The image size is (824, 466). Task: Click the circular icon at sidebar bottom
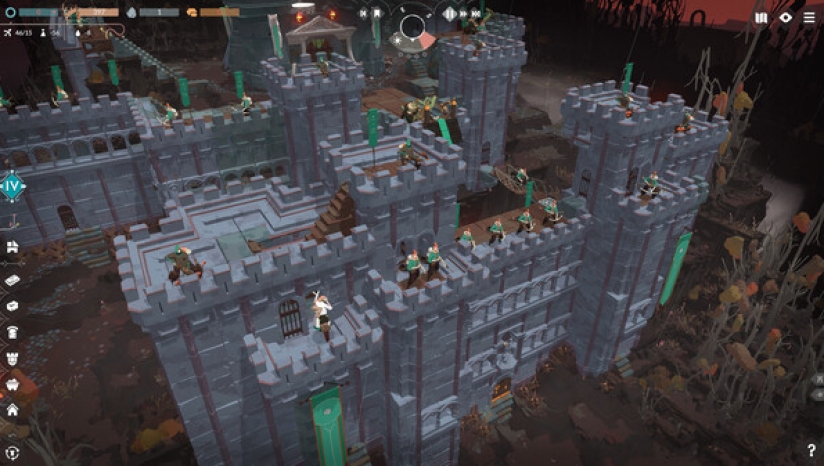click(12, 452)
